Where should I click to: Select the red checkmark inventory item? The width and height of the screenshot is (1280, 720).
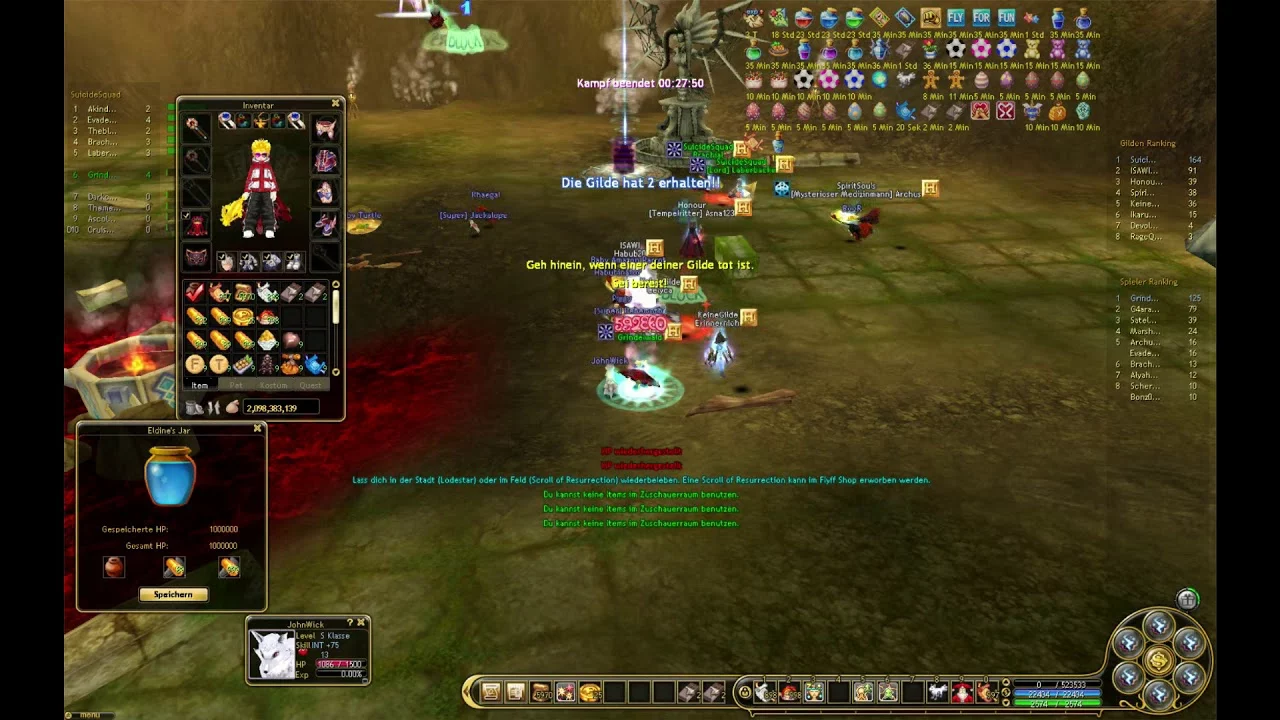tap(196, 293)
